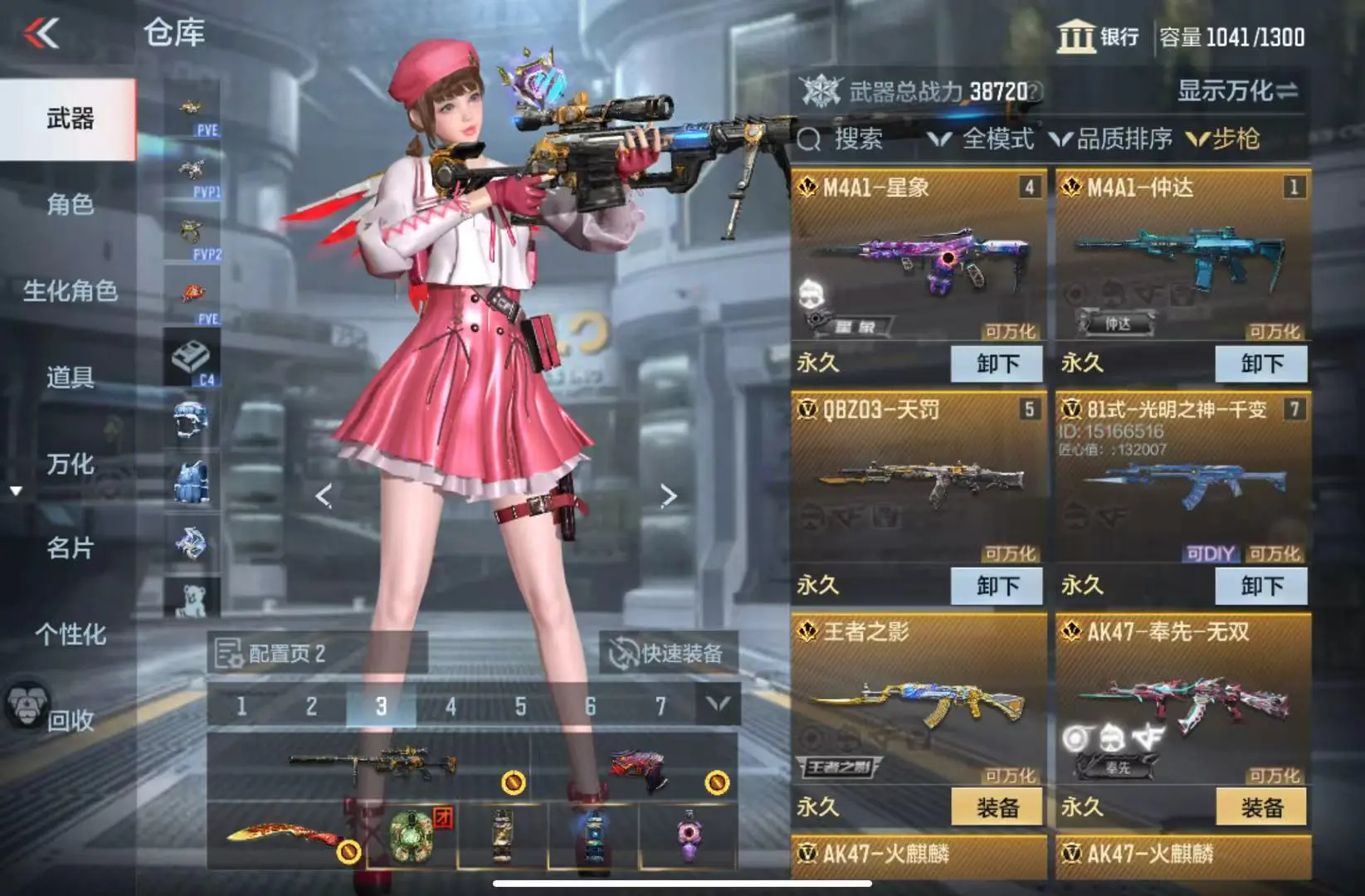Toggle 显示万化 display switch

1237,91
